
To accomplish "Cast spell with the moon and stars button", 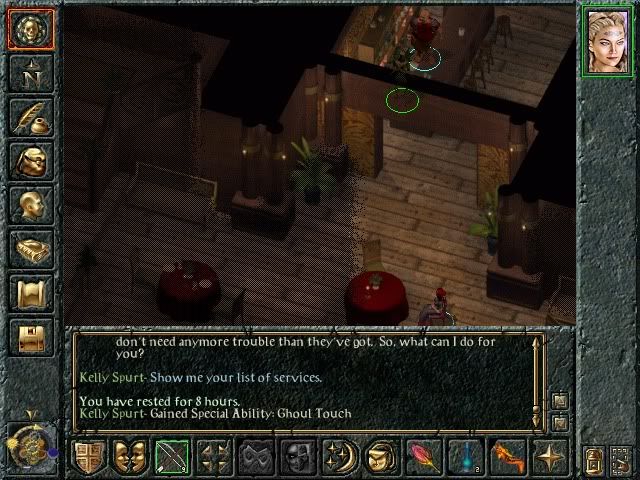I will (340, 457).
